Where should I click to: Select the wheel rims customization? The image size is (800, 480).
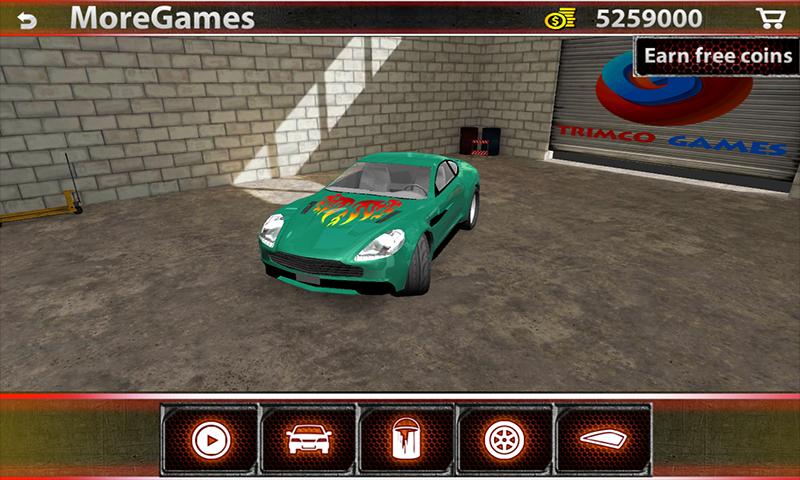(504, 439)
